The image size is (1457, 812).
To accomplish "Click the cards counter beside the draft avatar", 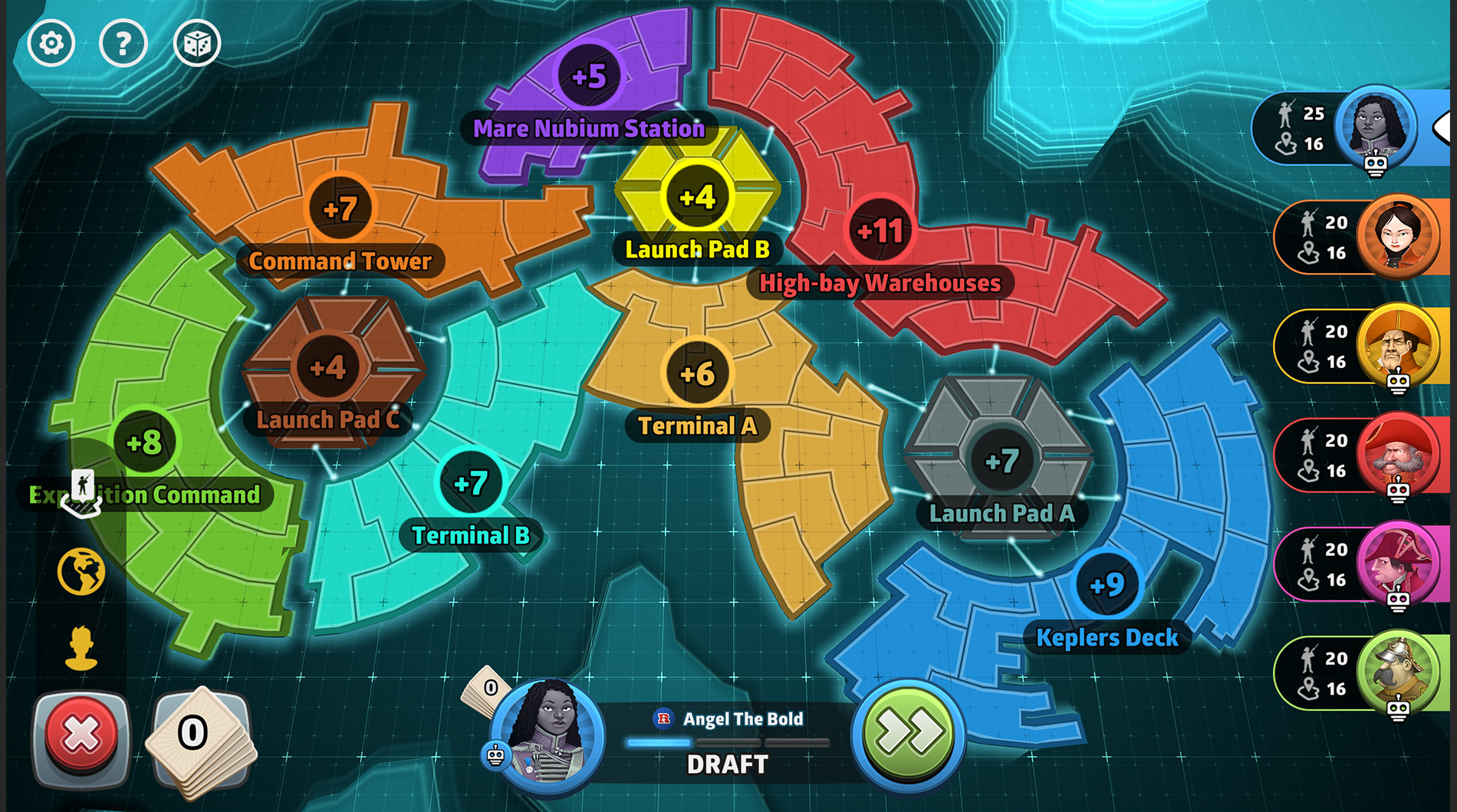I will pyautogui.click(x=488, y=689).
